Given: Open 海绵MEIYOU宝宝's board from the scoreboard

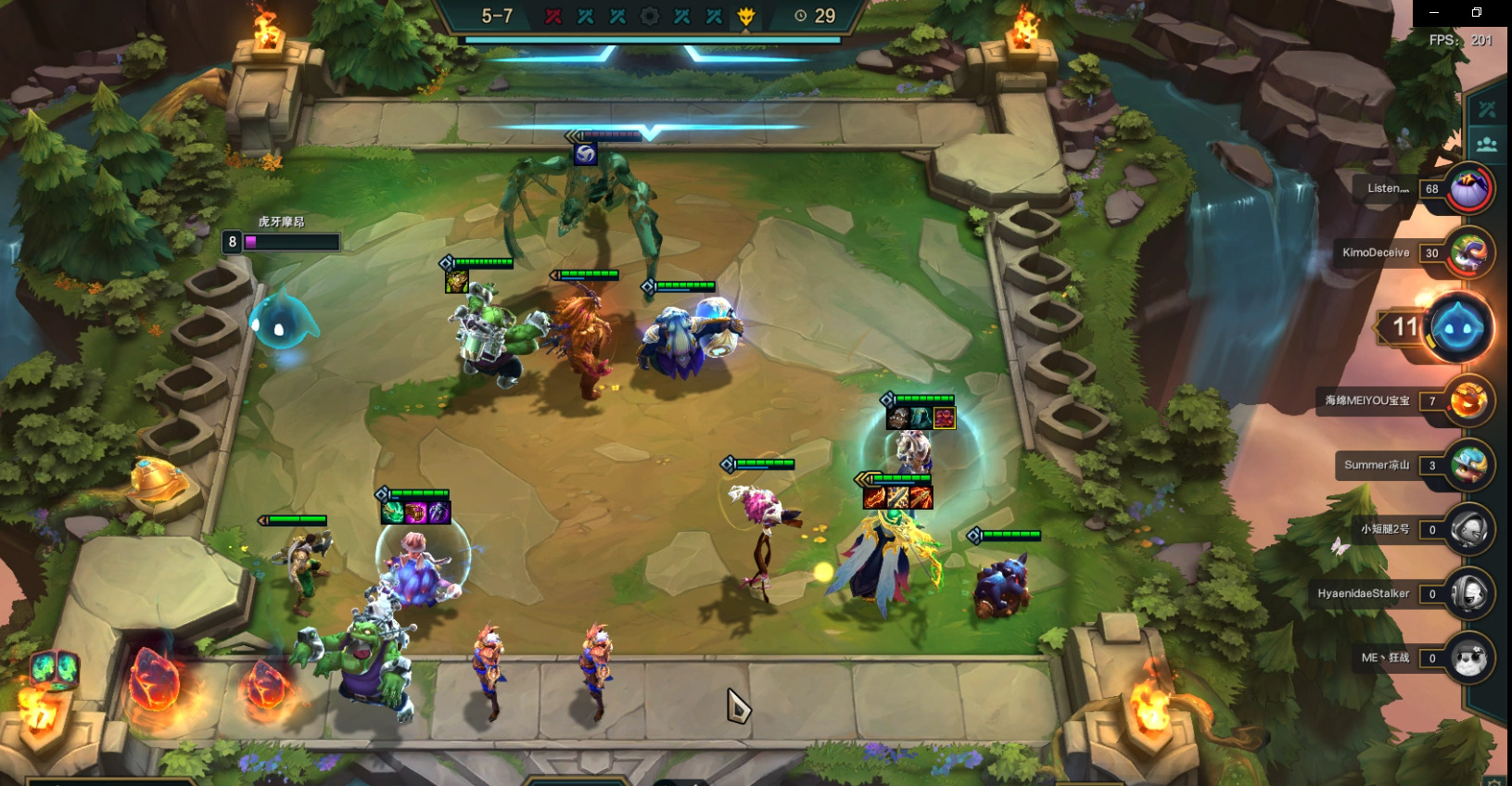Looking at the screenshot, I should pyautogui.click(x=1468, y=400).
